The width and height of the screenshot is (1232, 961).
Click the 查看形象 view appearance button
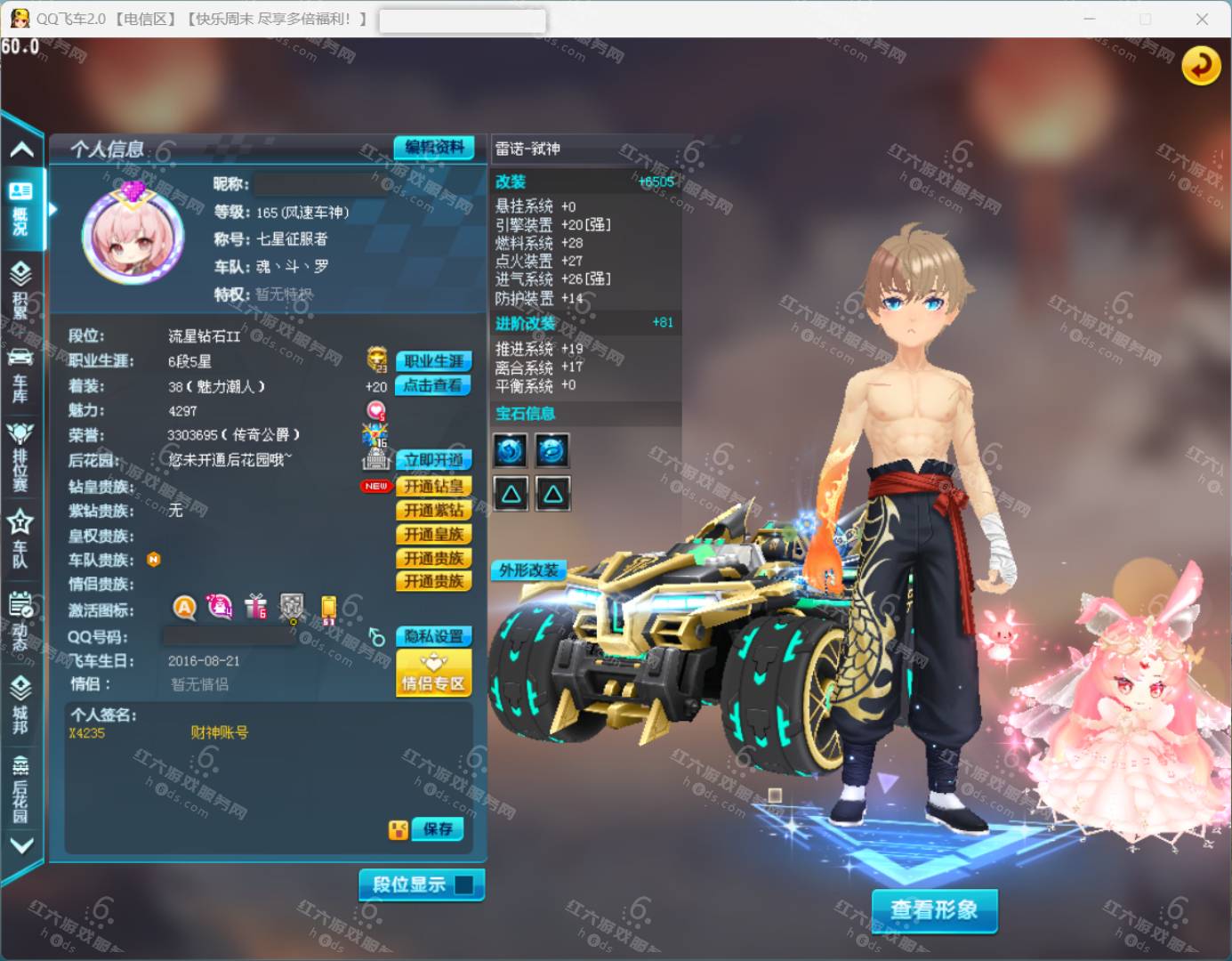[x=934, y=909]
